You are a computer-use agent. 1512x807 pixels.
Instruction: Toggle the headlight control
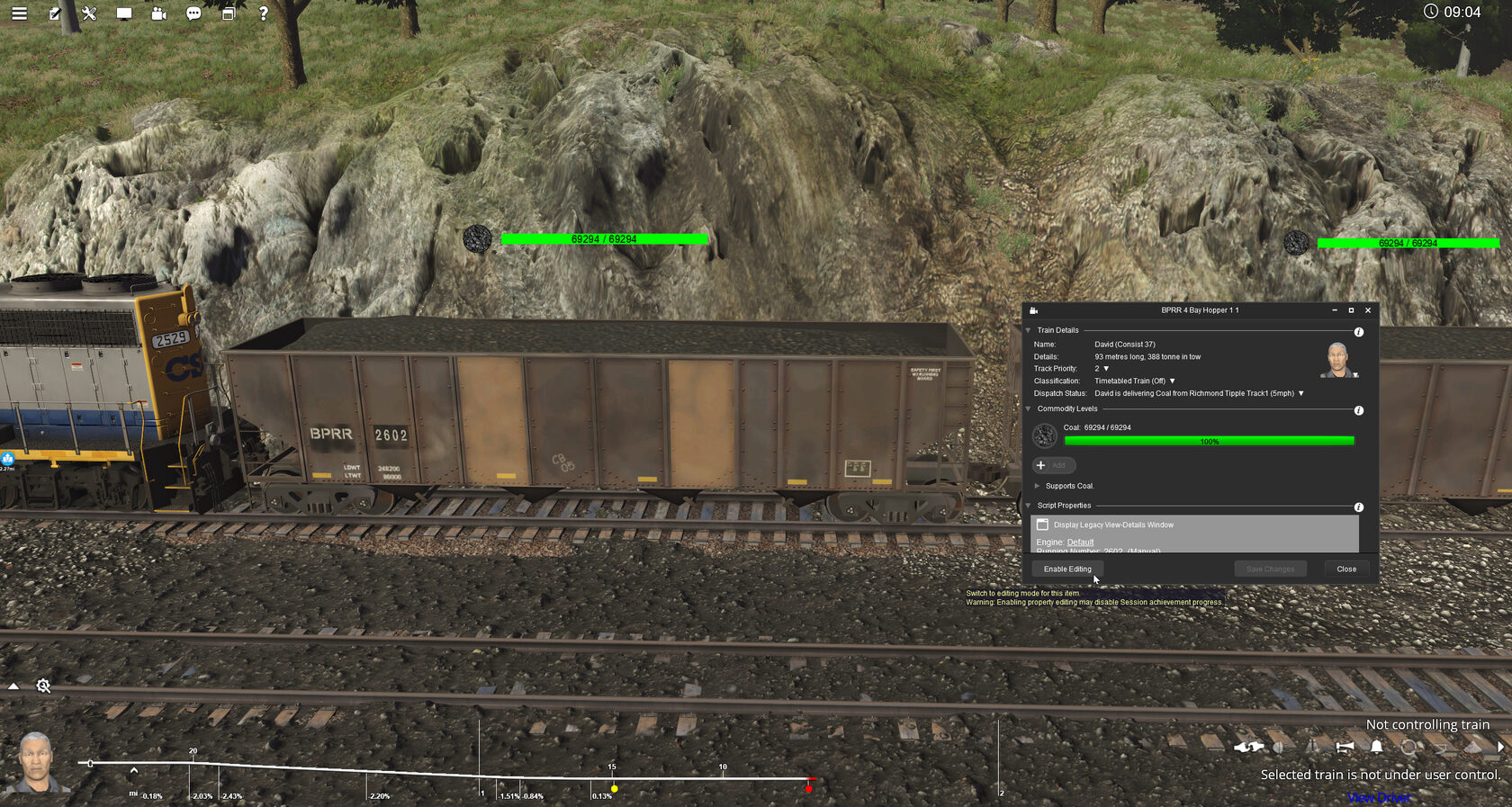(1279, 748)
